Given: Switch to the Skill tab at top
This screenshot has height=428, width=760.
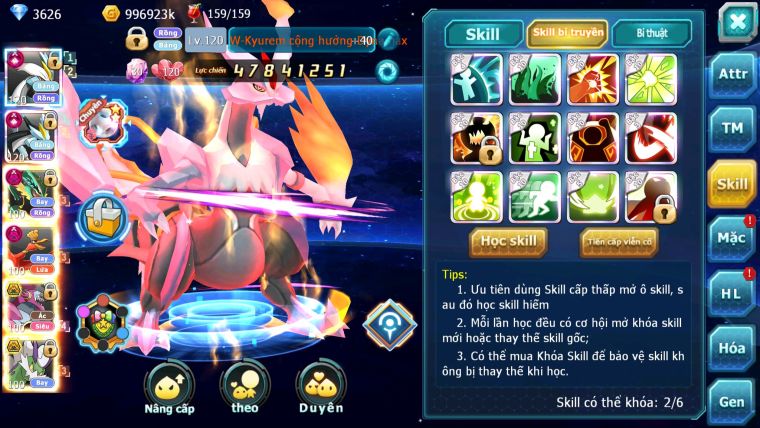Looking at the screenshot, I should pos(483,33).
